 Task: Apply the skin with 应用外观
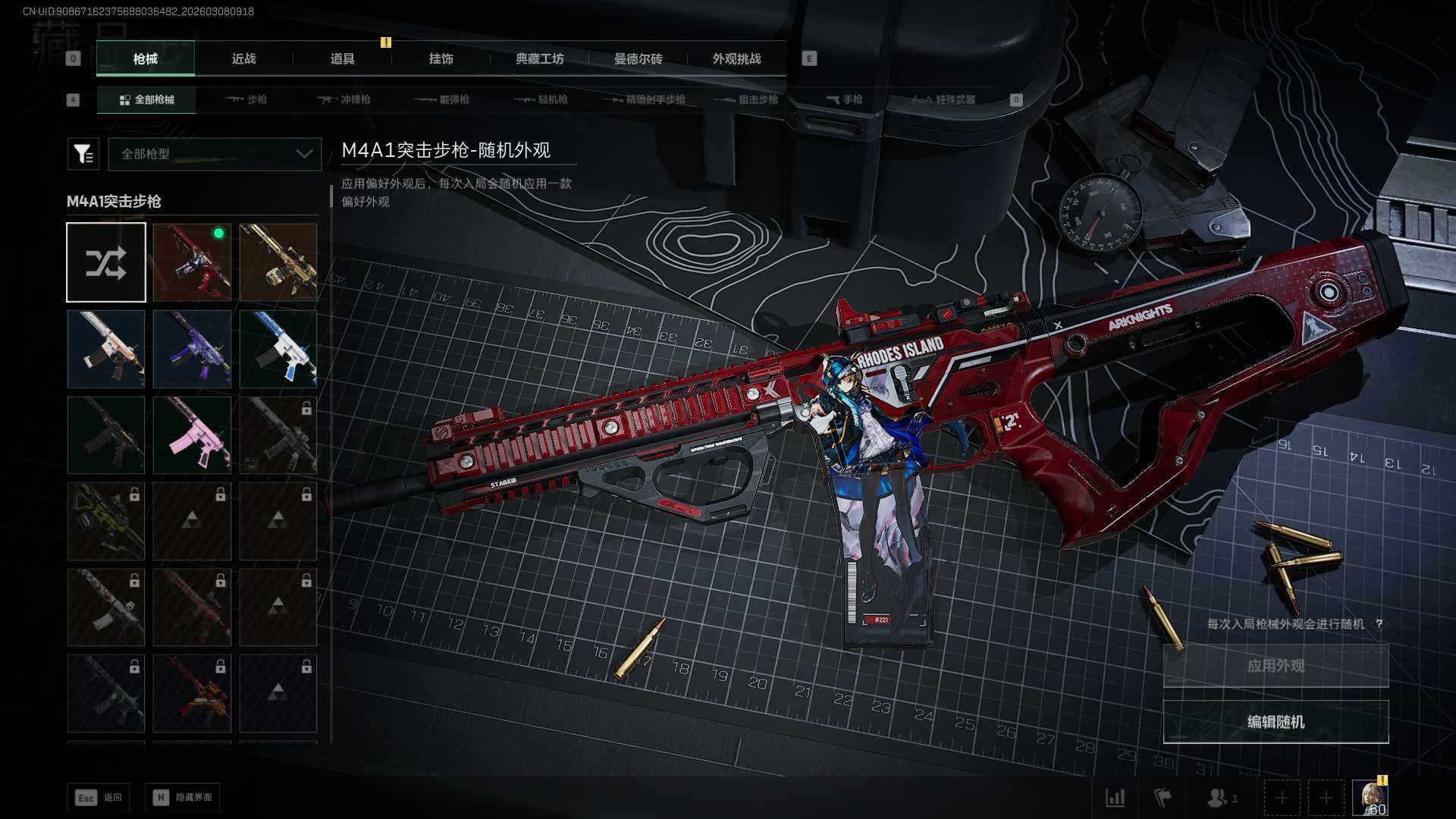[1276, 666]
